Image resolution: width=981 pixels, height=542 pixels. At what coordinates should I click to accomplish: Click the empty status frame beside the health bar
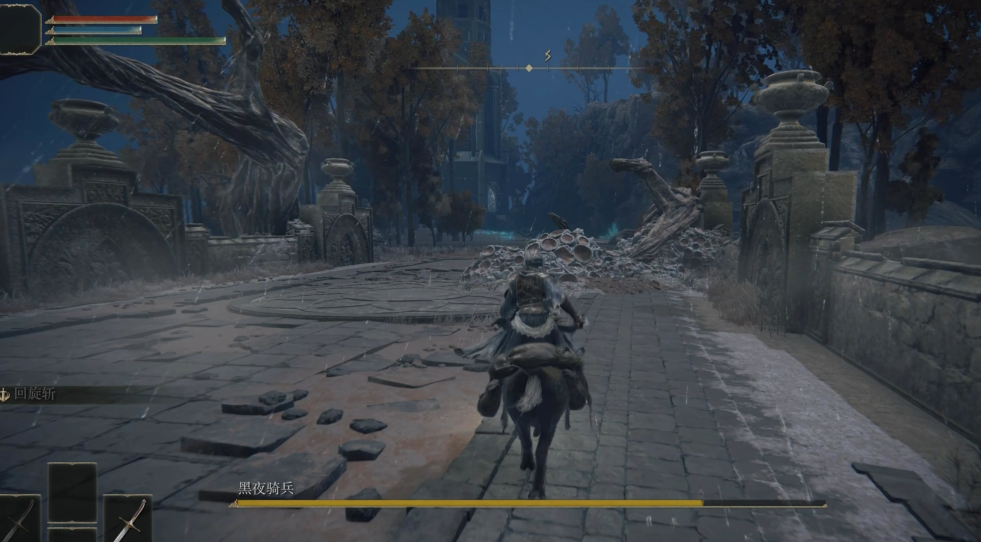(21, 28)
